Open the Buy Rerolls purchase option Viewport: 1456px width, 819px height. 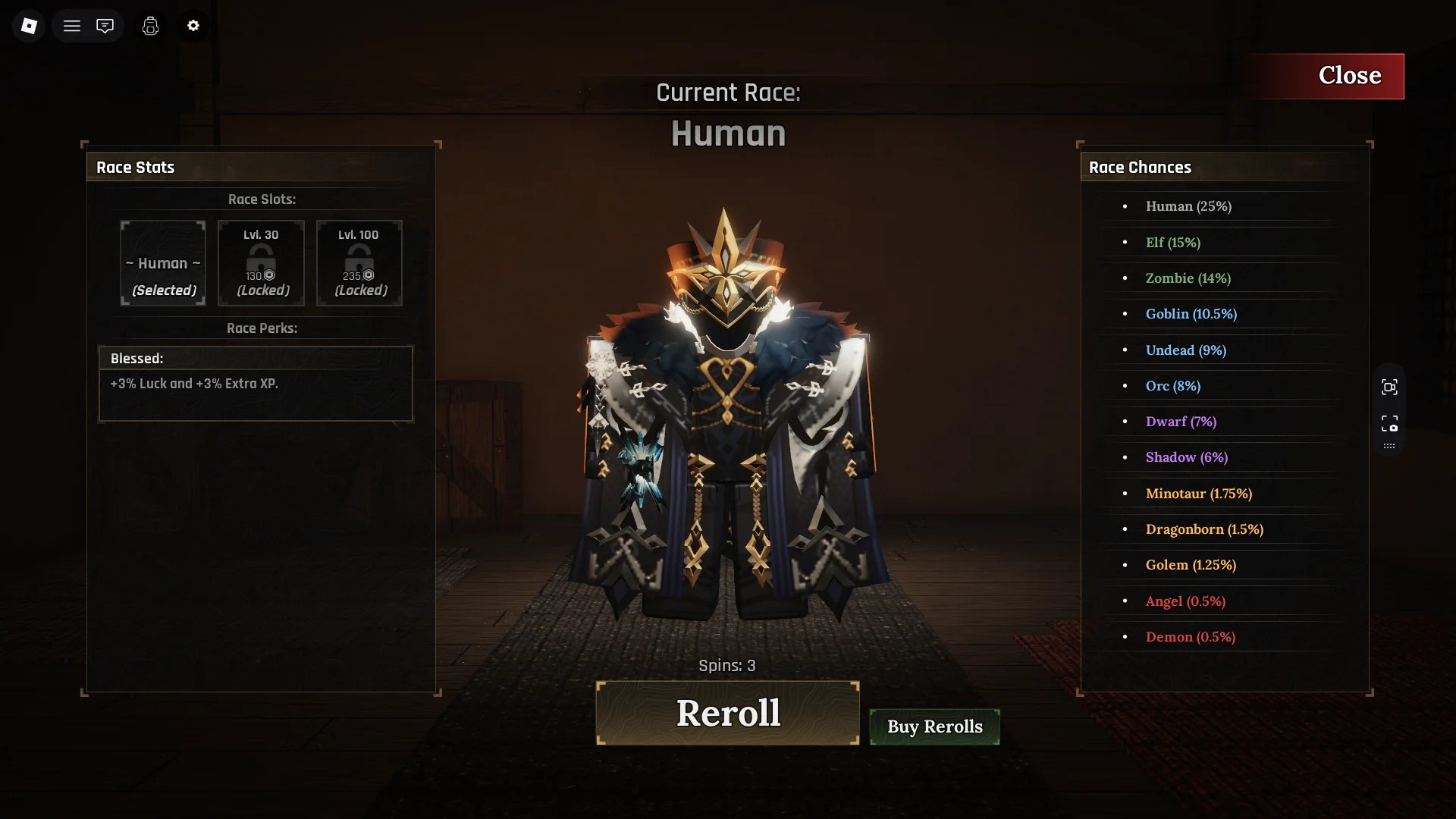point(934,726)
